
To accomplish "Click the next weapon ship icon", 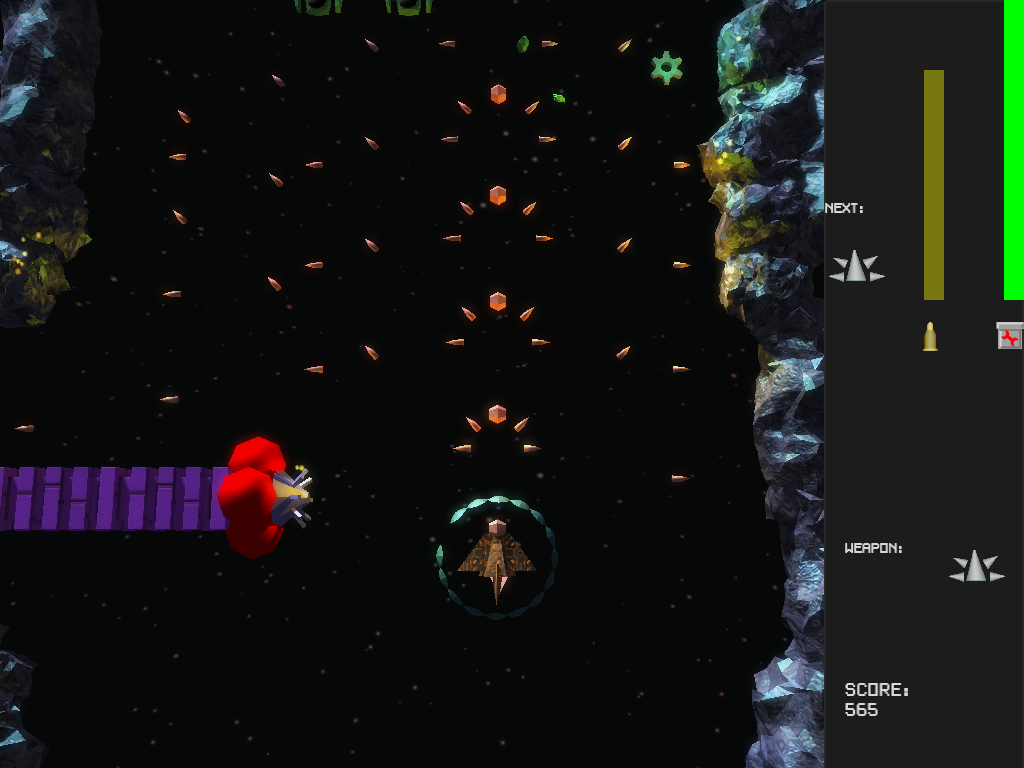I will click(x=856, y=267).
